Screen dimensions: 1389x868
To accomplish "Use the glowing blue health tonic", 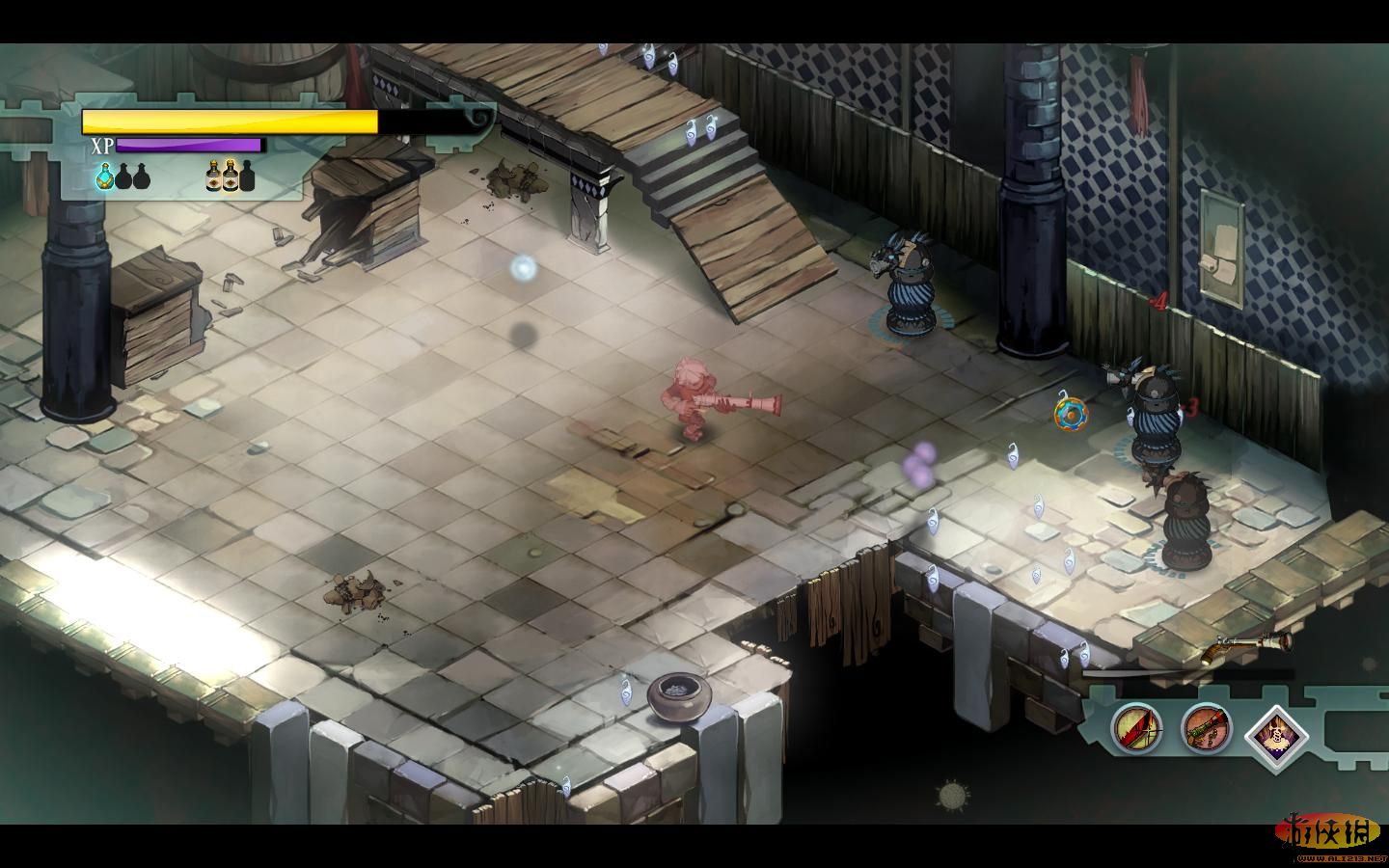I will (x=104, y=176).
